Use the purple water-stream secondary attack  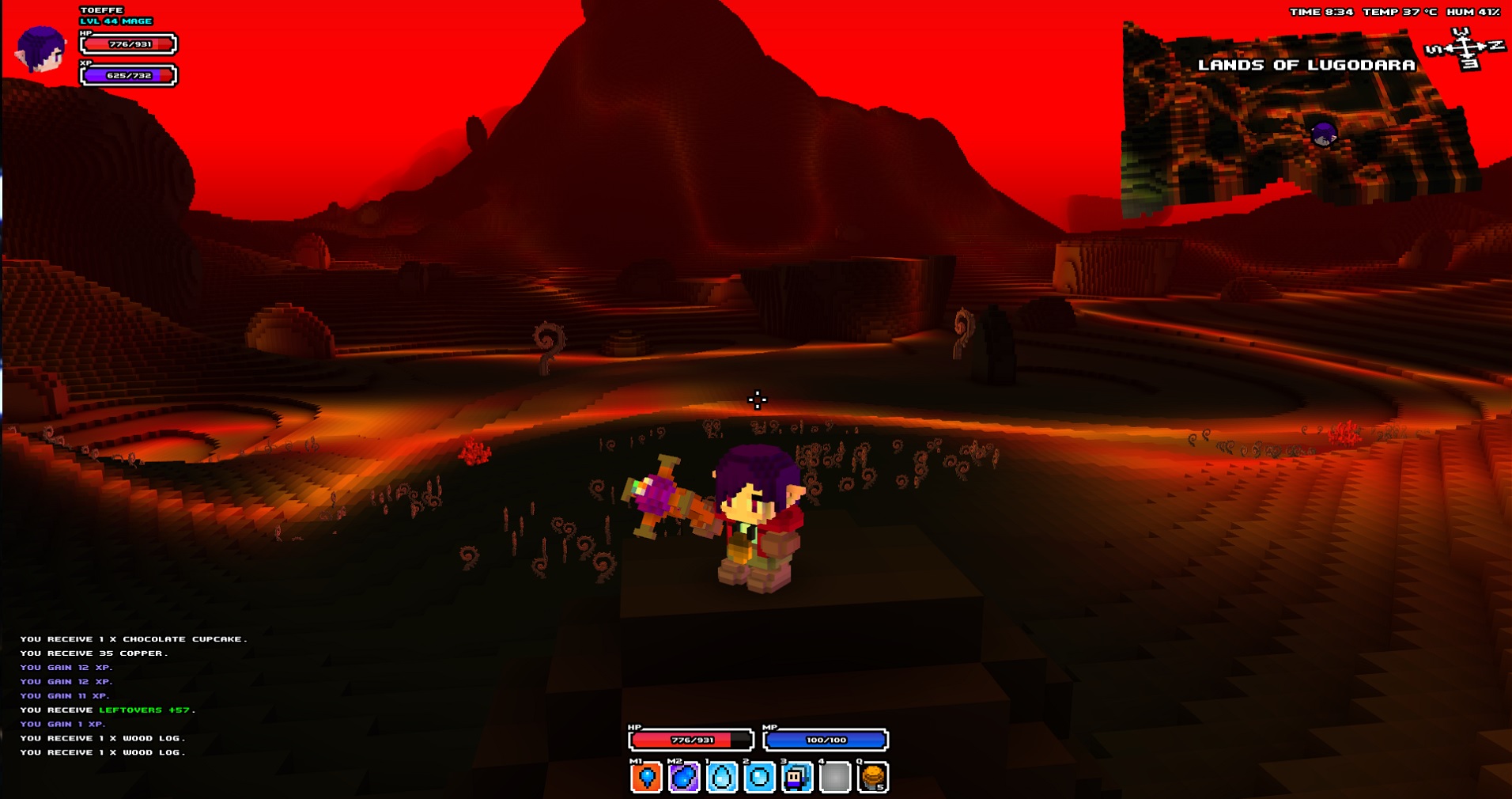684,778
